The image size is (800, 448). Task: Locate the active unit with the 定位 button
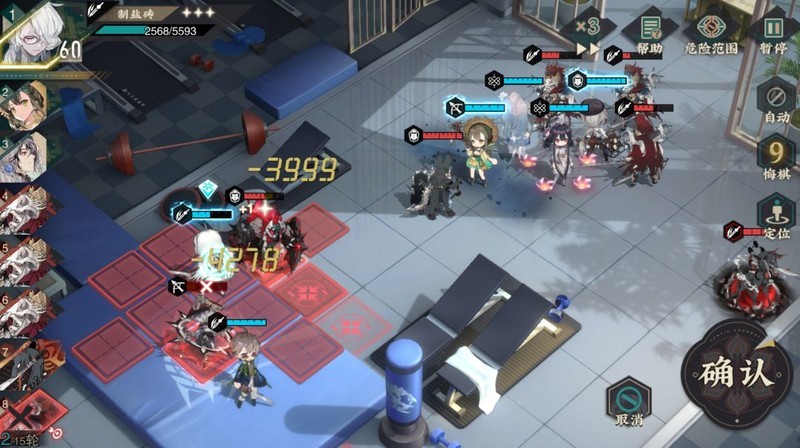[x=776, y=215]
